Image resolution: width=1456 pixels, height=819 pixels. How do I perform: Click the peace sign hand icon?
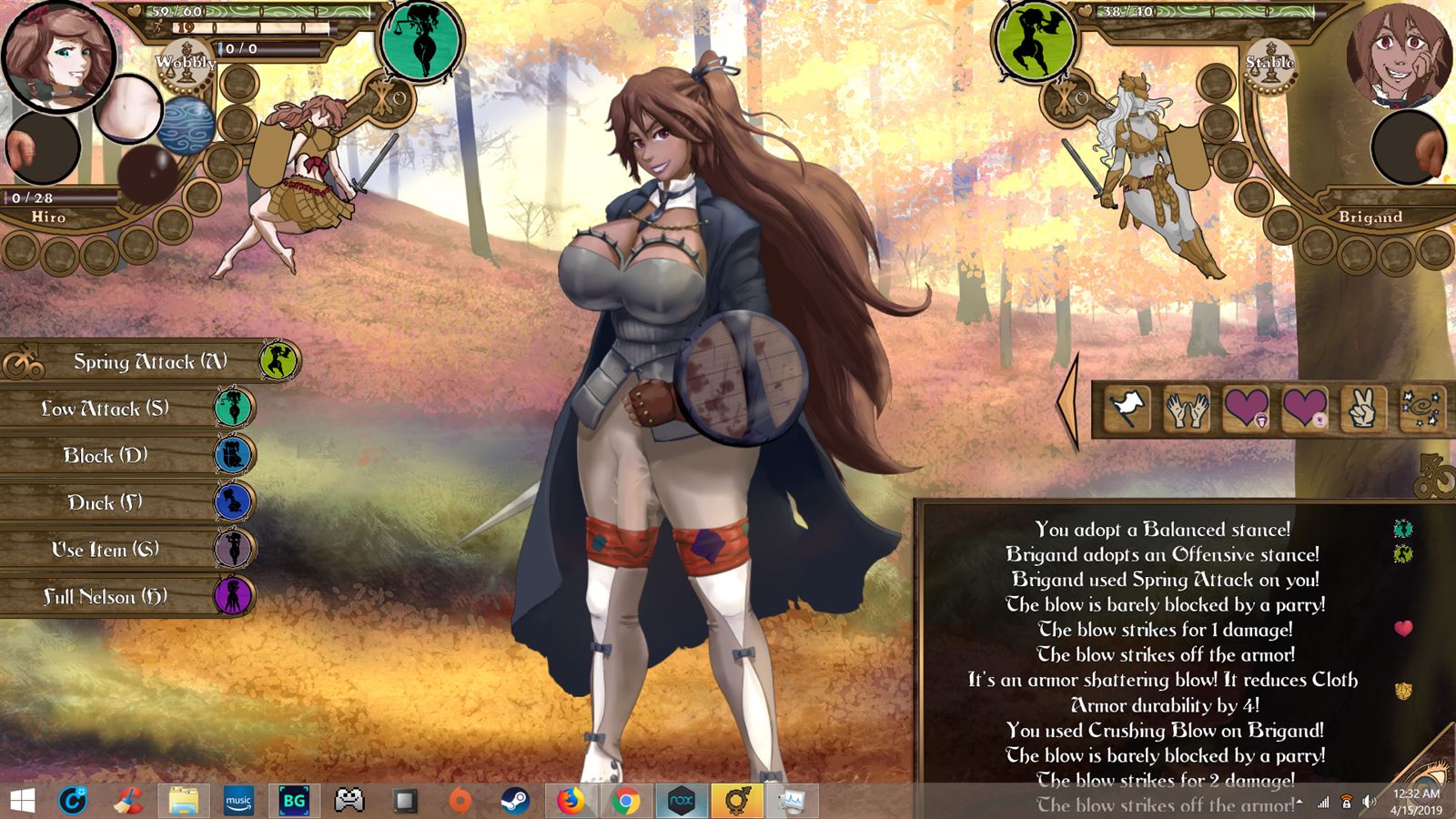pos(1362,409)
